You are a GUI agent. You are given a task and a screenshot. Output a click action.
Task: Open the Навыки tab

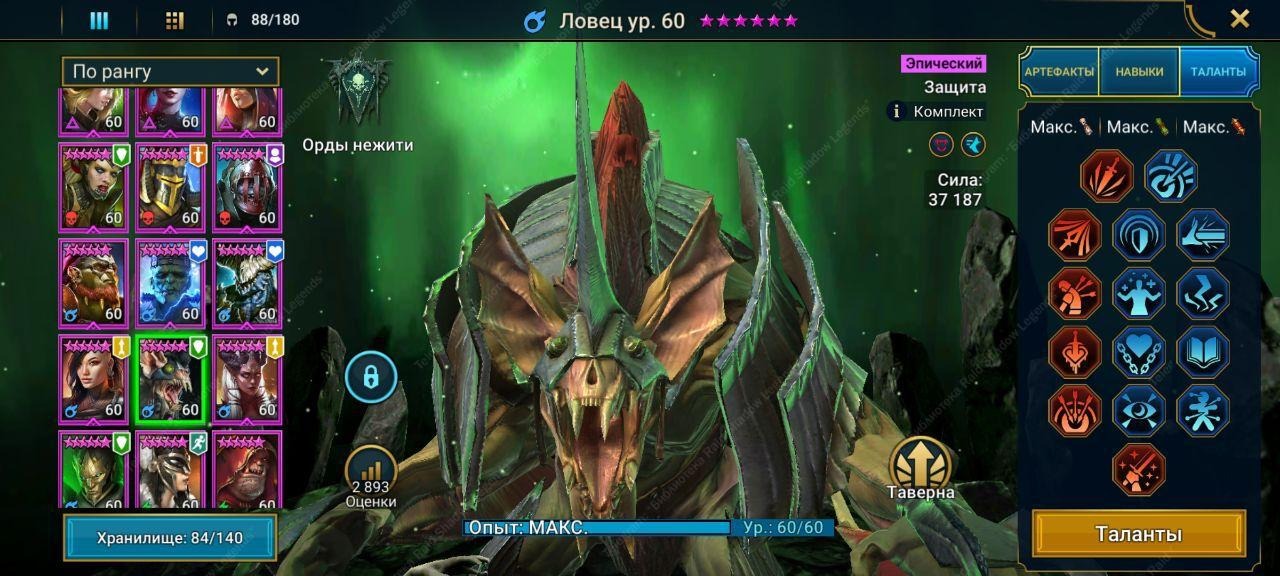pyautogui.click(x=1139, y=72)
